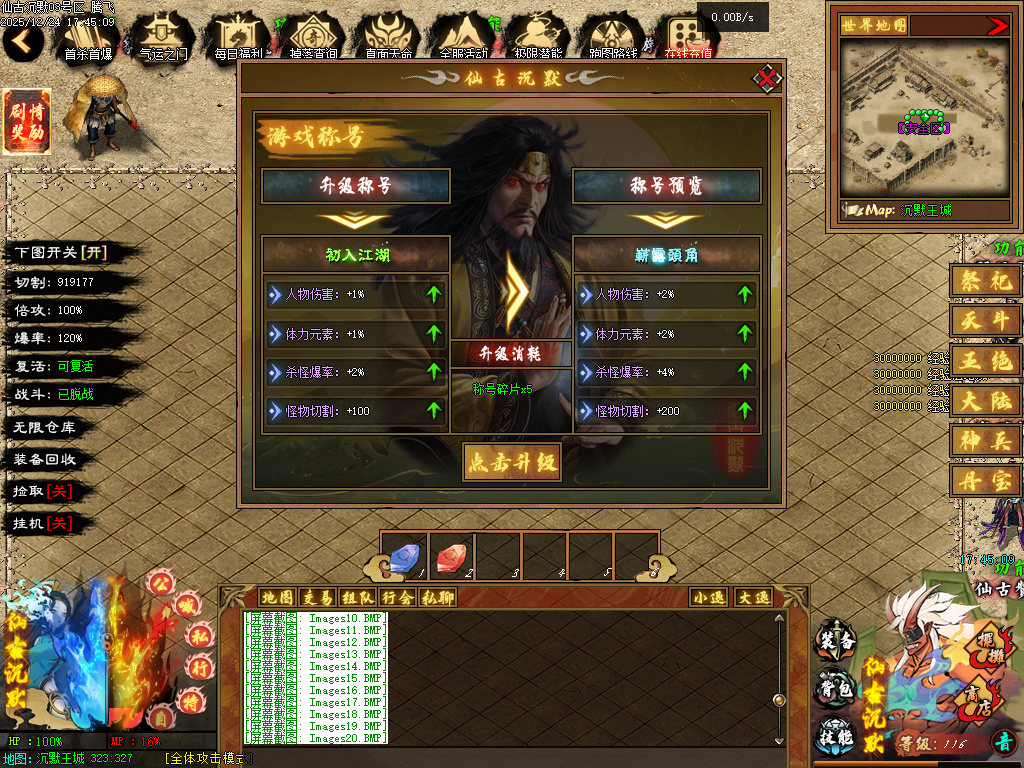1024x768 pixels.
Task: Open the 气运之门 icon
Action: (163, 38)
